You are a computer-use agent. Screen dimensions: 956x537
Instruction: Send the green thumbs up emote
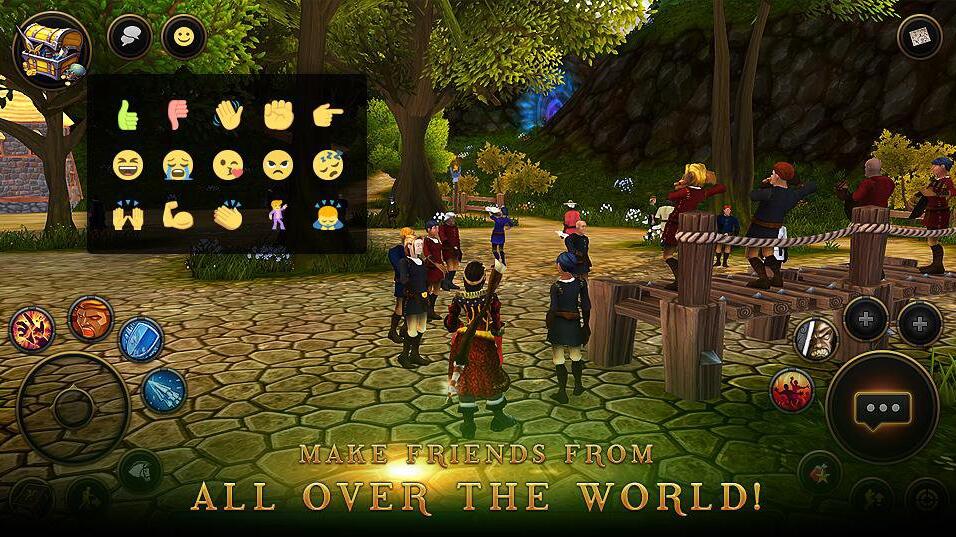[x=127, y=116]
